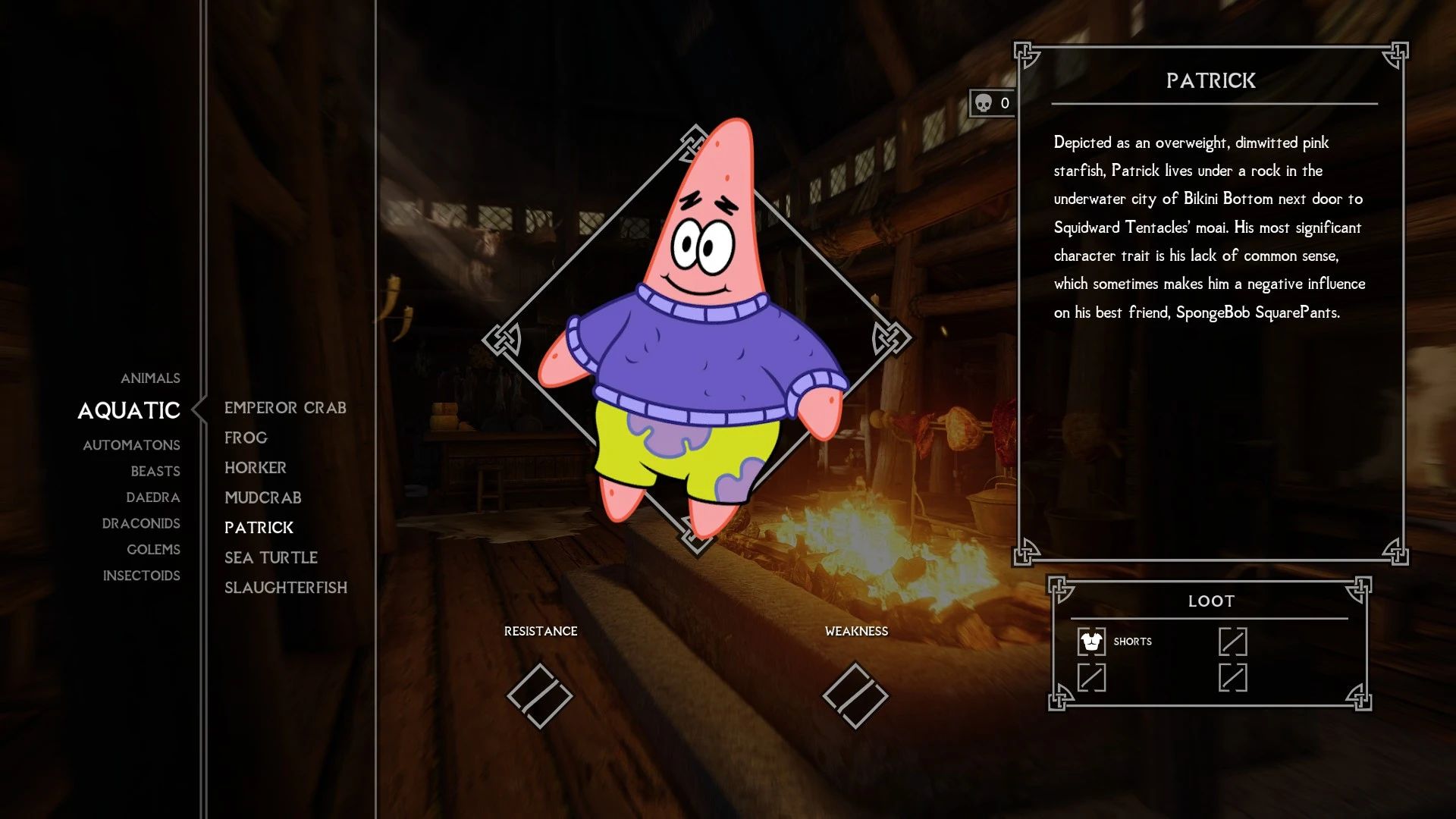Show the Daedra category

click(x=152, y=497)
